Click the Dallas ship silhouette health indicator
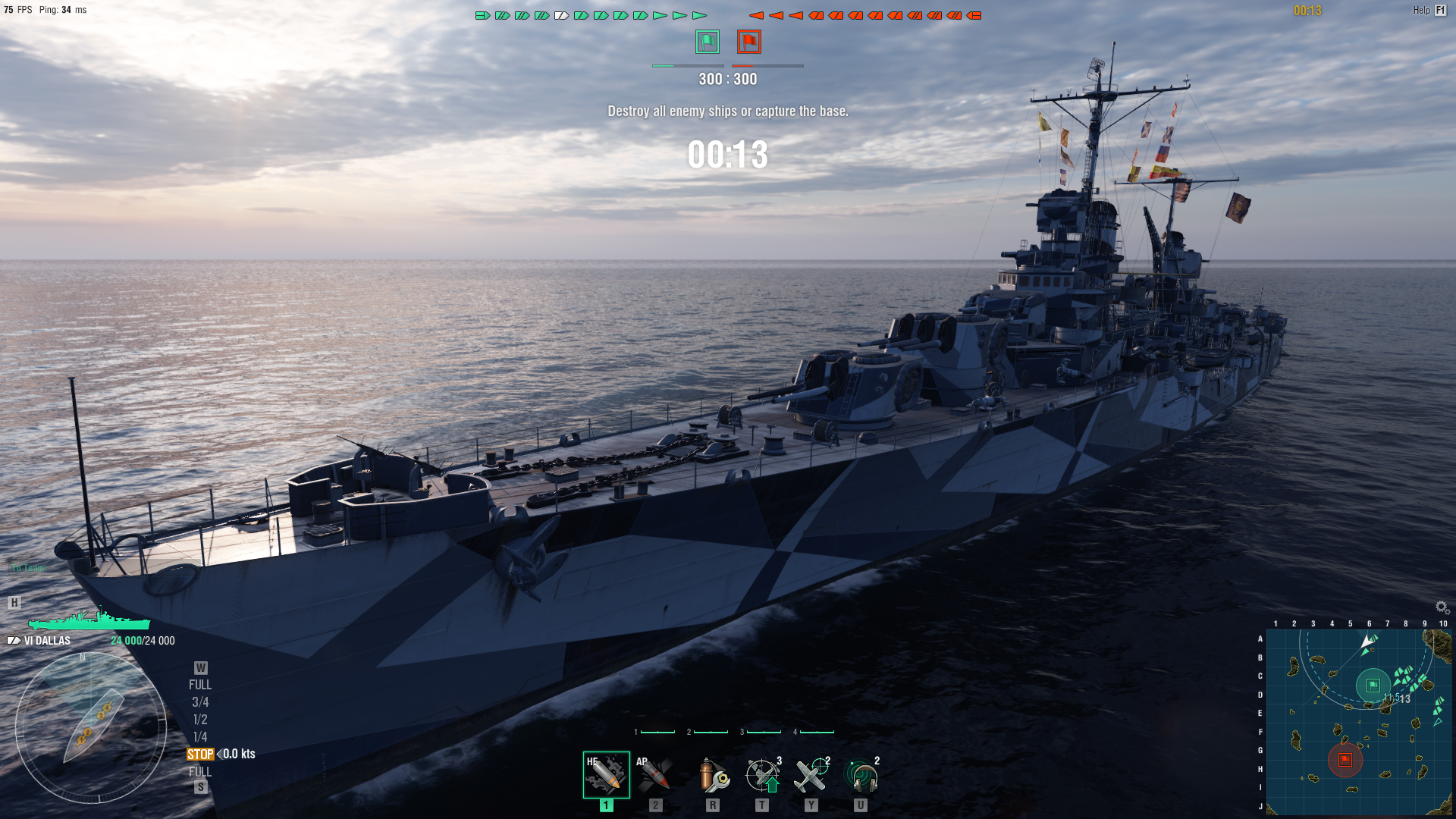1456x819 pixels. point(89,620)
